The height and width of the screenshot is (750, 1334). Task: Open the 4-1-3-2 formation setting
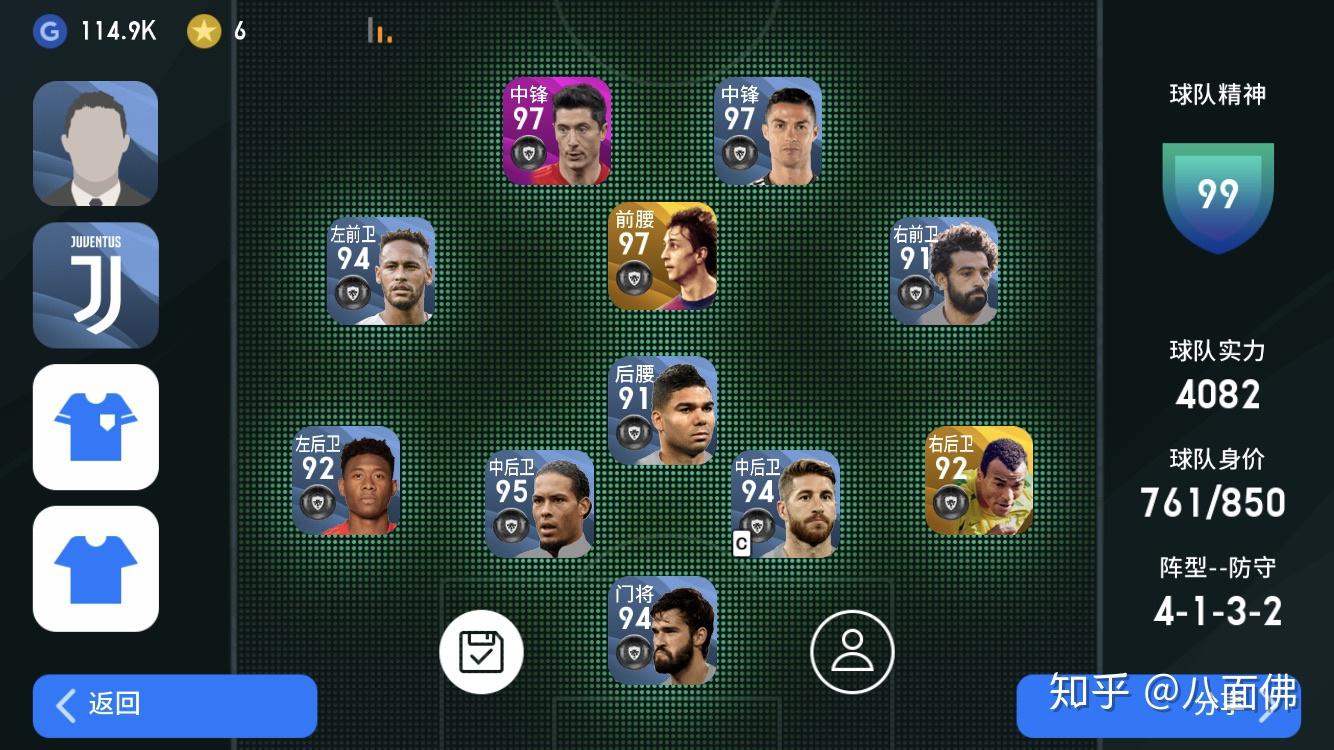coord(1217,611)
